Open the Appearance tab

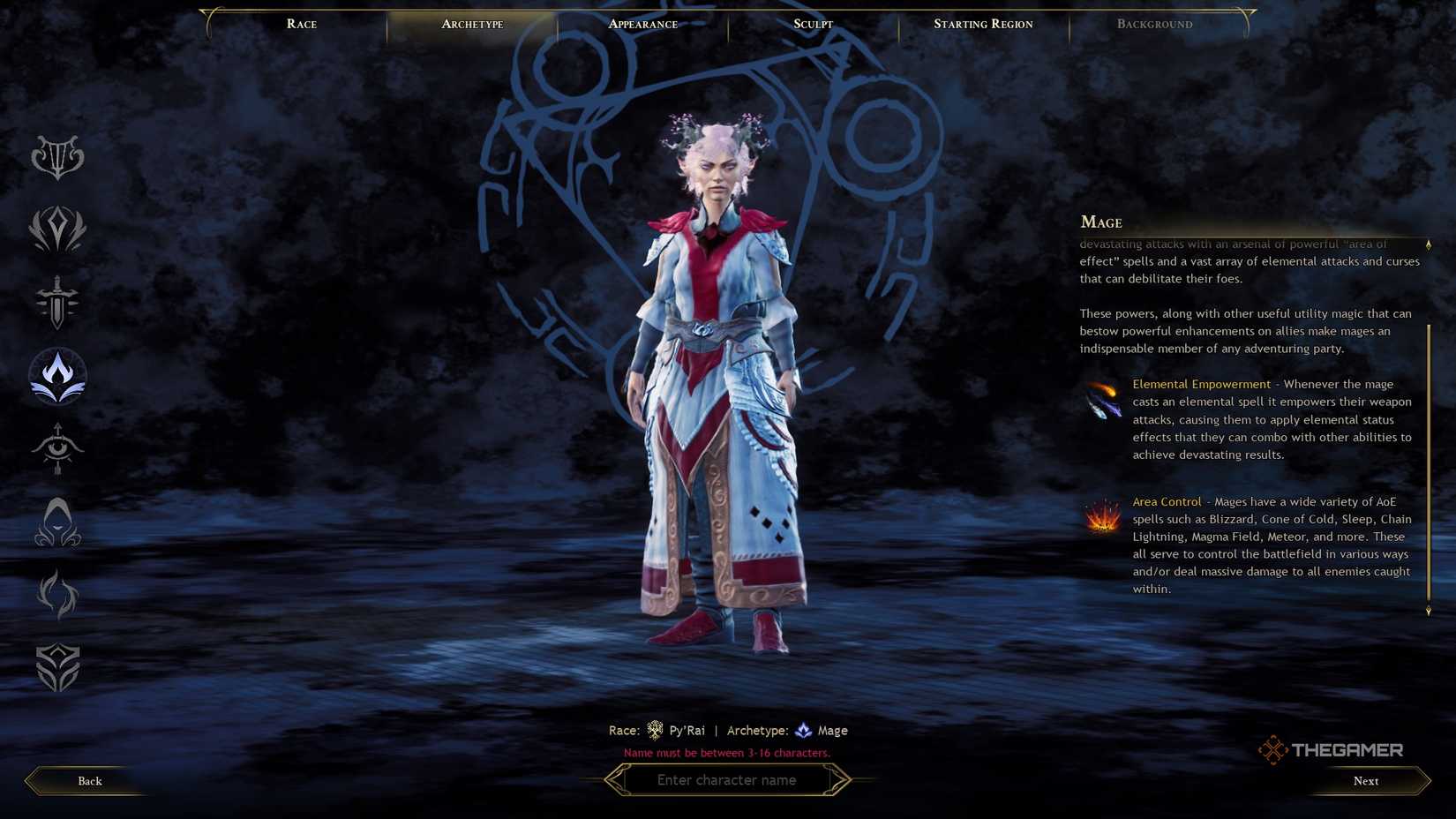pyautogui.click(x=642, y=24)
